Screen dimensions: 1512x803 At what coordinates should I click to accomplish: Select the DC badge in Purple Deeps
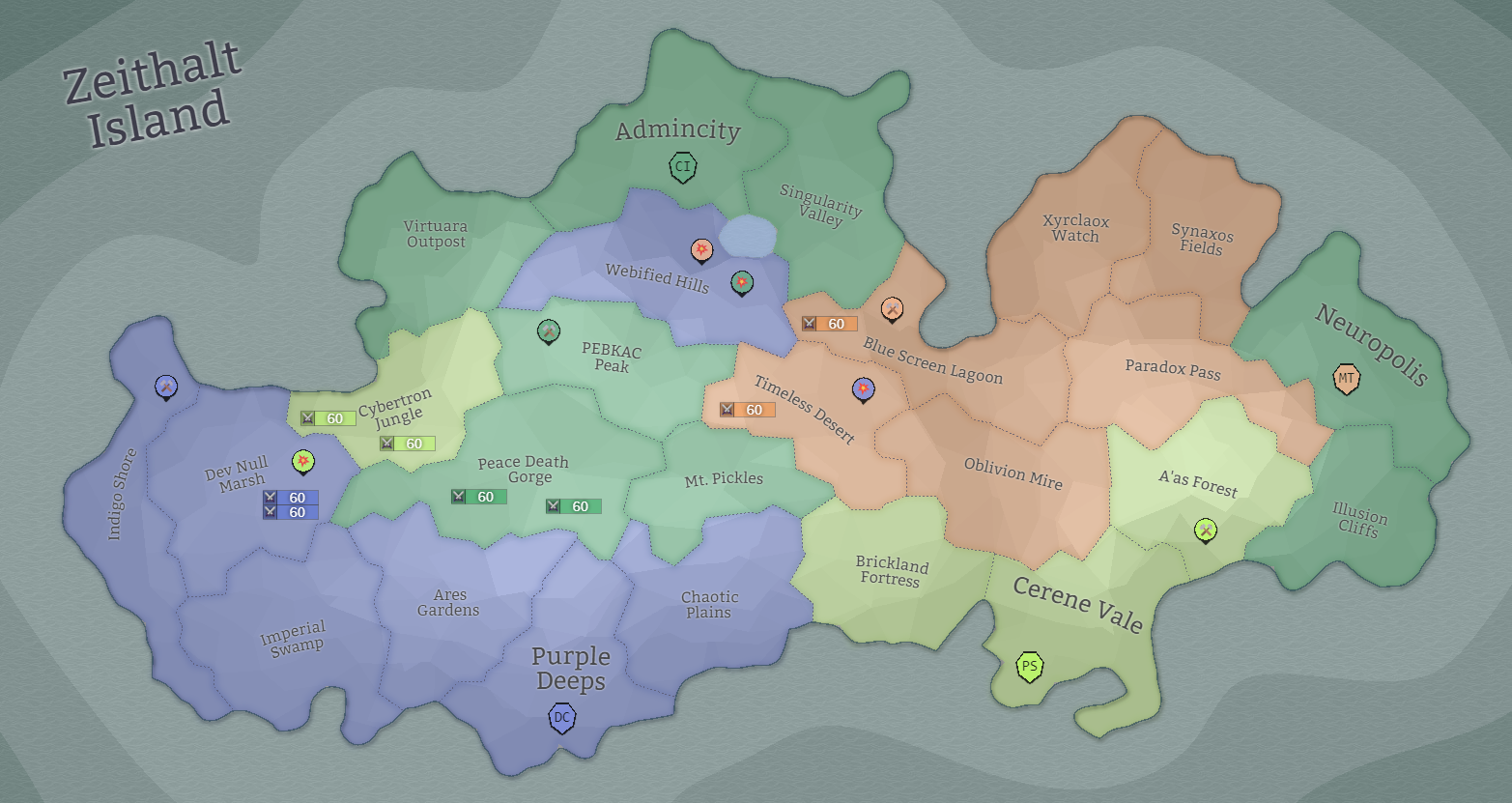click(560, 718)
